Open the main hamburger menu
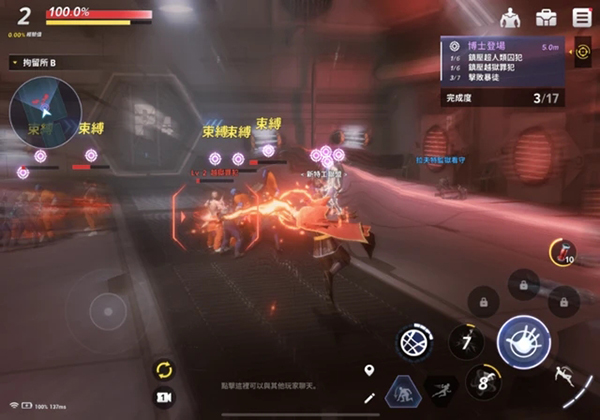Image resolution: width=600 pixels, height=420 pixels. (581, 17)
